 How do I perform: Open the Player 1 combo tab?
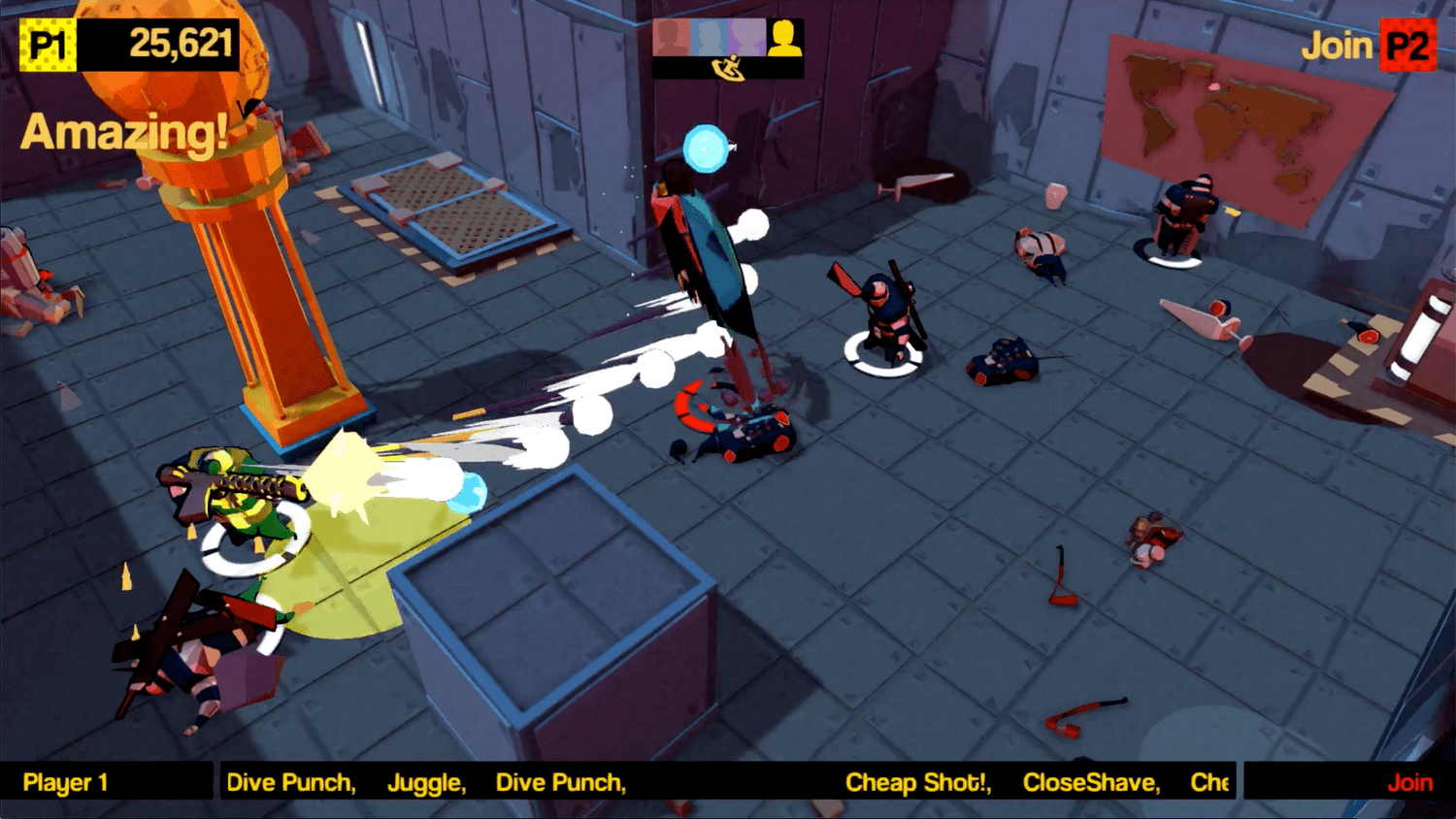(x=65, y=782)
